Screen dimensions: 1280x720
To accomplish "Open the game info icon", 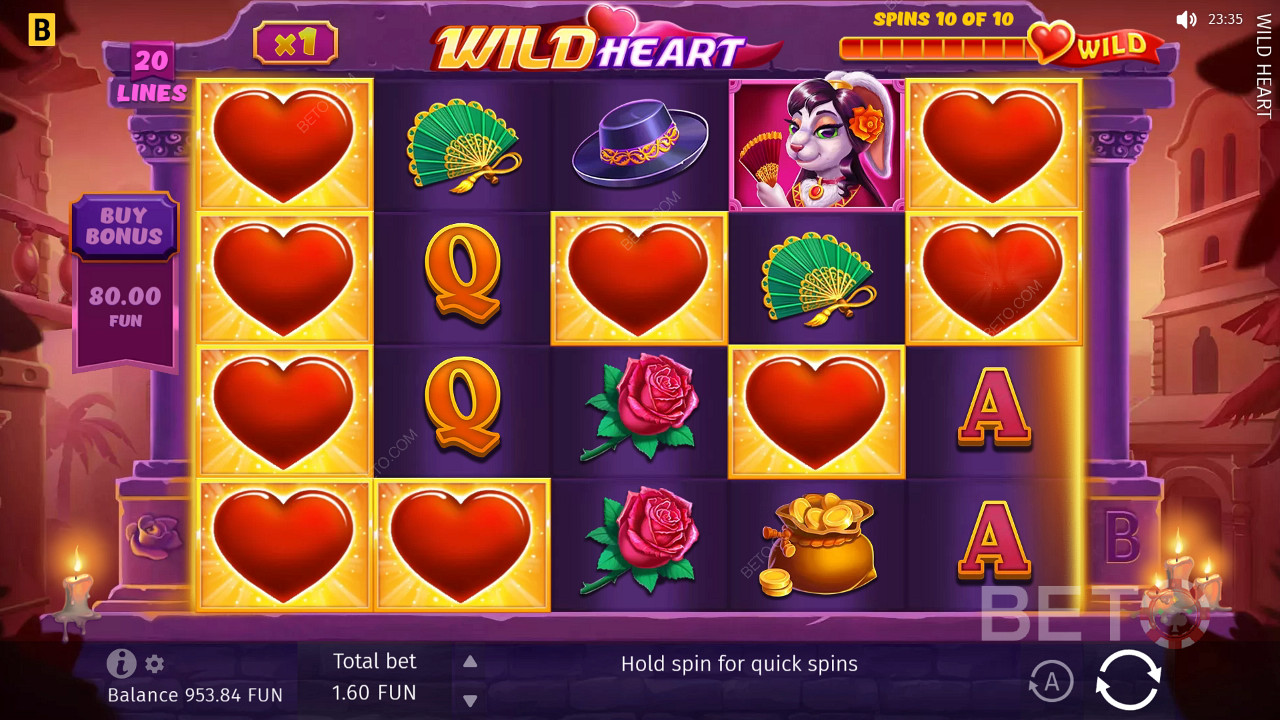I will (121, 663).
